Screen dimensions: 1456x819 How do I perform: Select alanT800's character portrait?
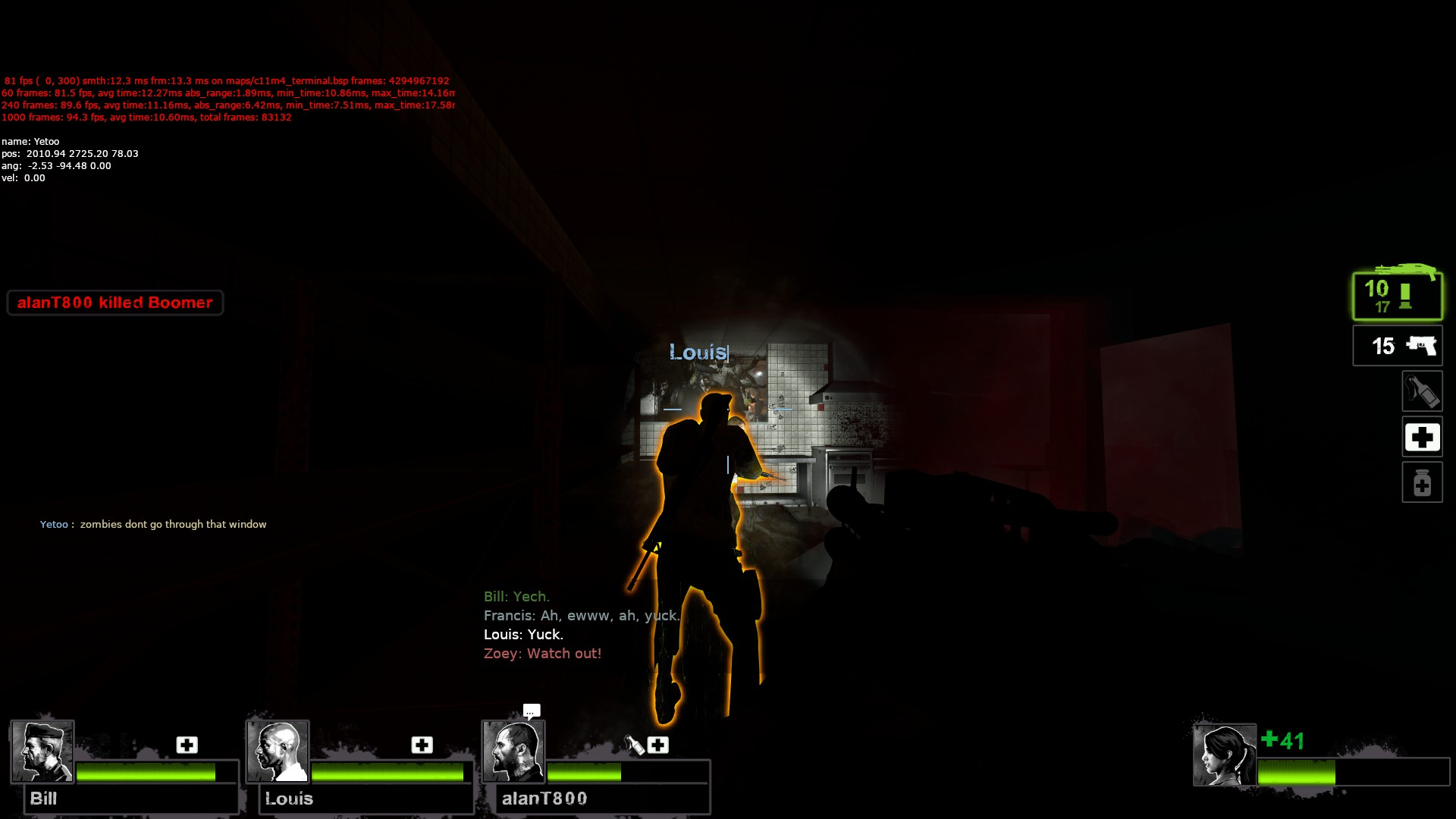click(515, 751)
